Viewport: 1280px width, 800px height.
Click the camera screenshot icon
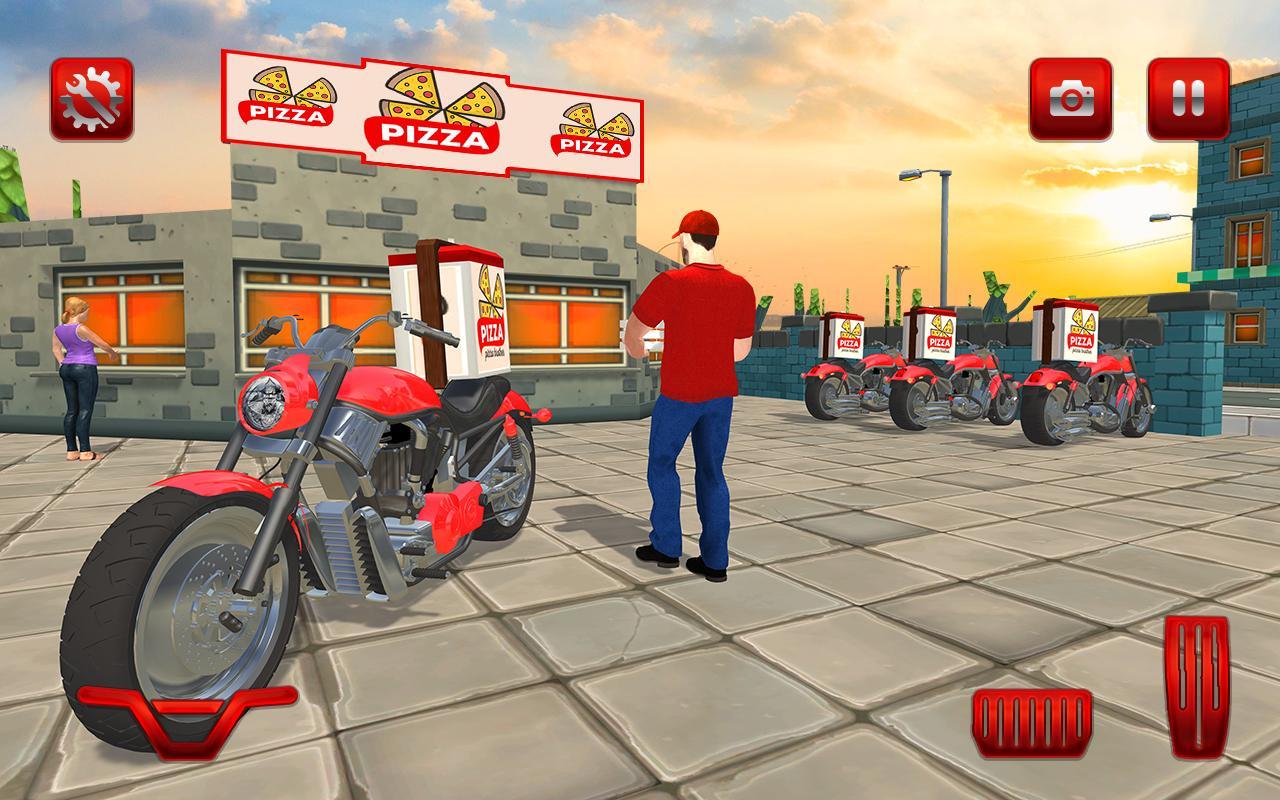point(1072,97)
